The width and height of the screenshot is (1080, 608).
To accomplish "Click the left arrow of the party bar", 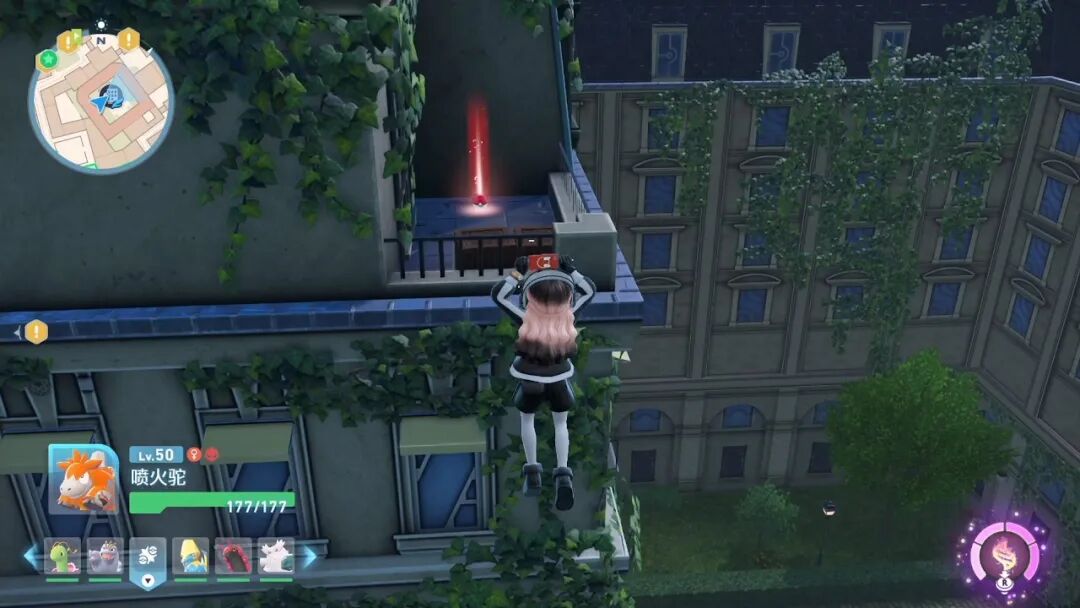I will 31,556.
